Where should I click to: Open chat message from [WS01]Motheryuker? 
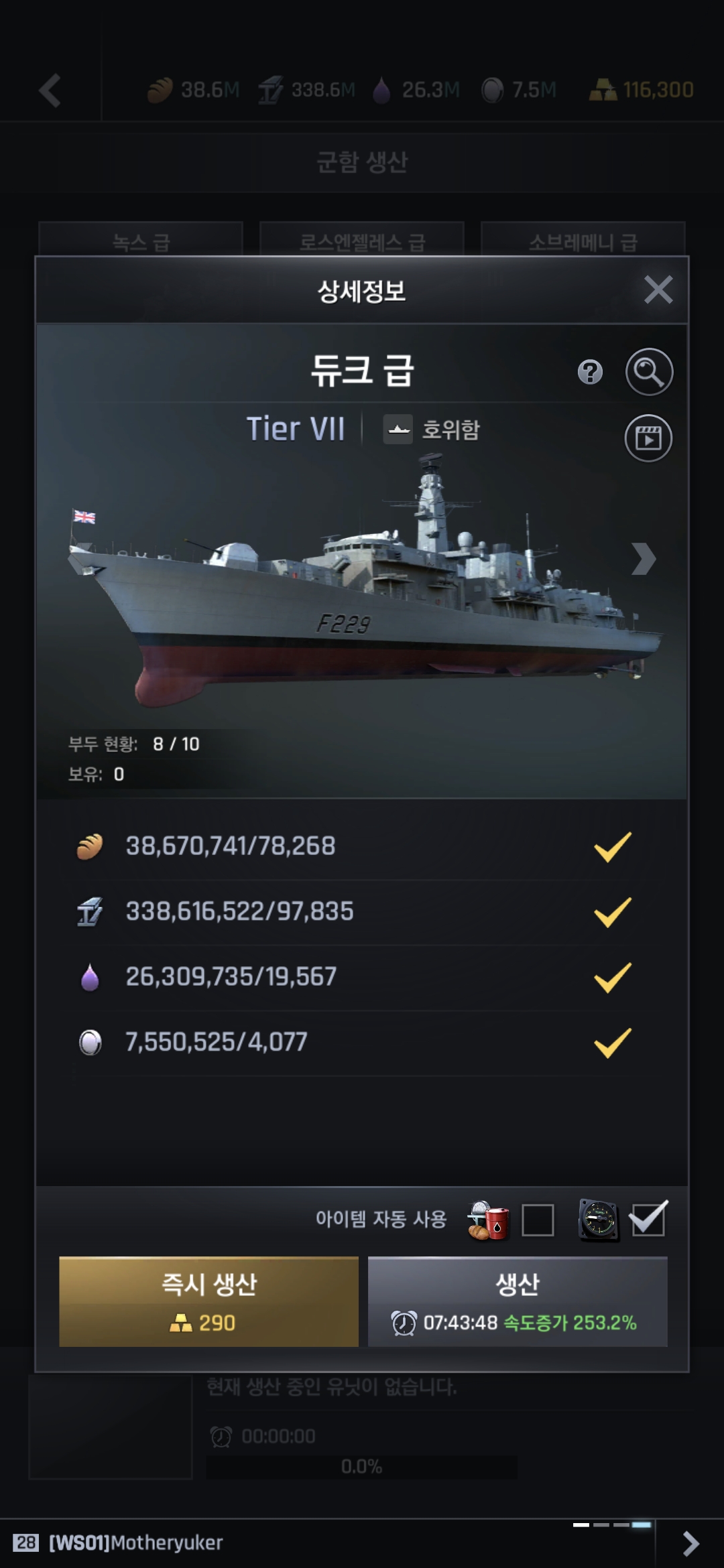pos(135,1543)
